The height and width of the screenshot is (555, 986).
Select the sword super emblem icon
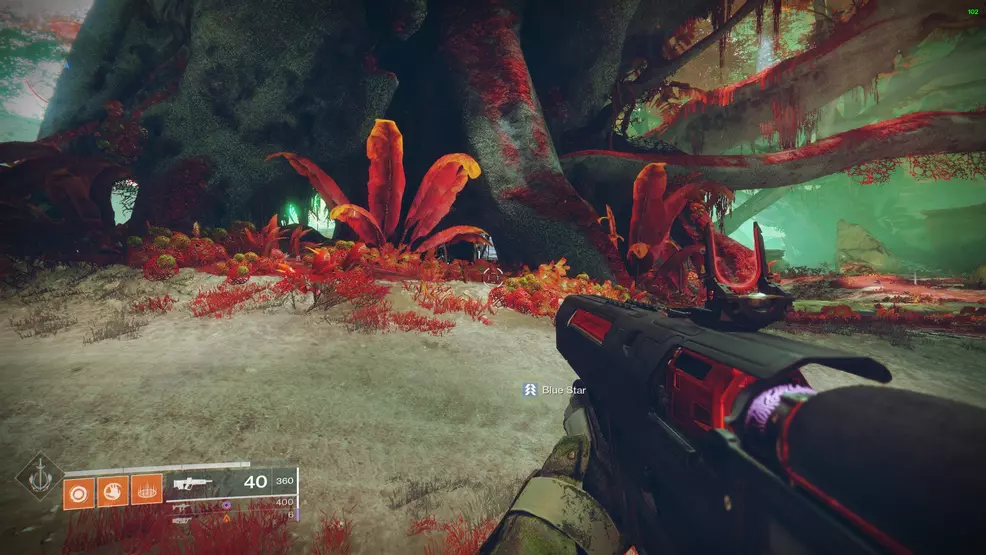click(39, 476)
